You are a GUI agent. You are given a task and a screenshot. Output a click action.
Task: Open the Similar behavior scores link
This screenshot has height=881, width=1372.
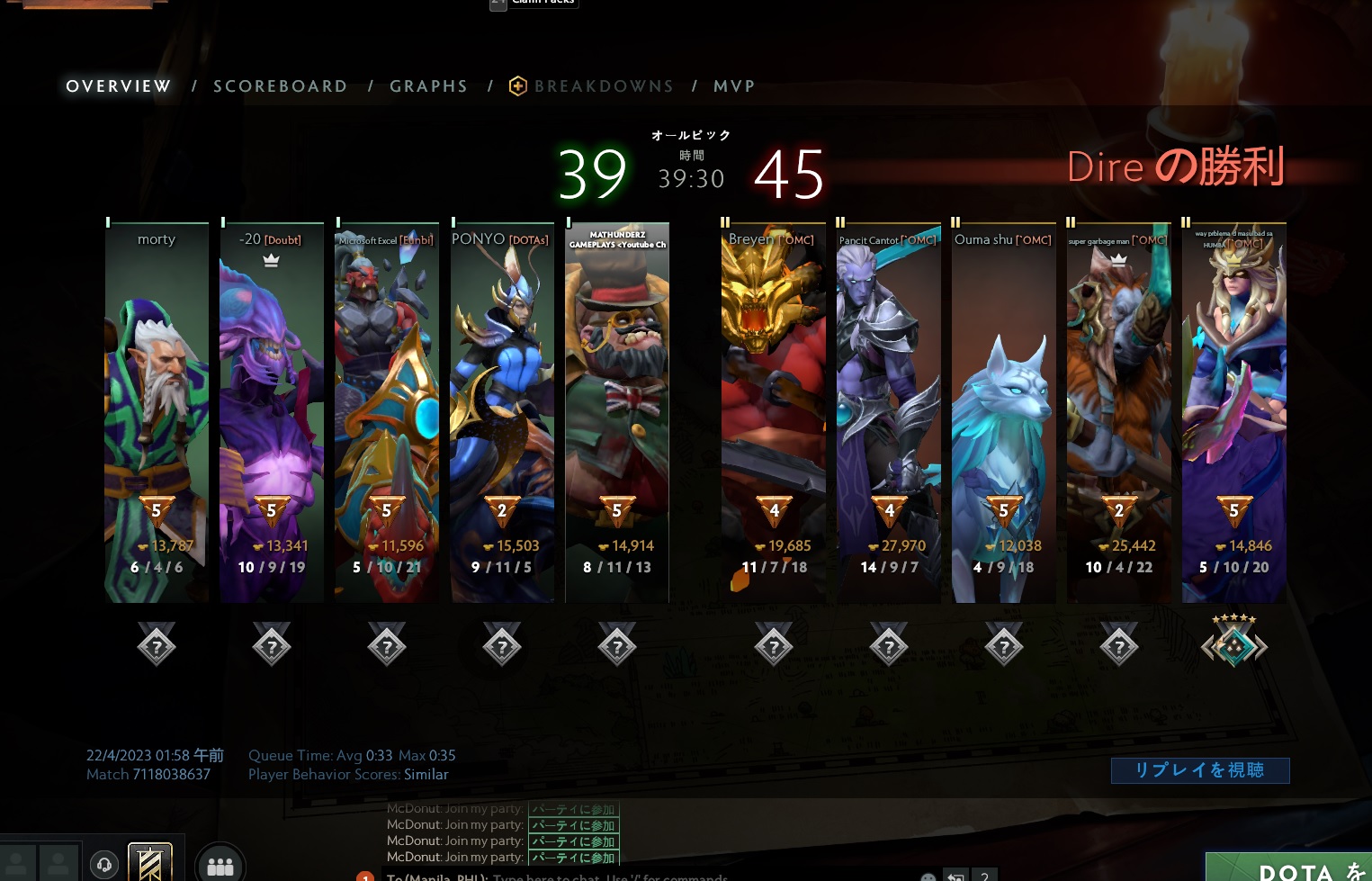point(426,774)
